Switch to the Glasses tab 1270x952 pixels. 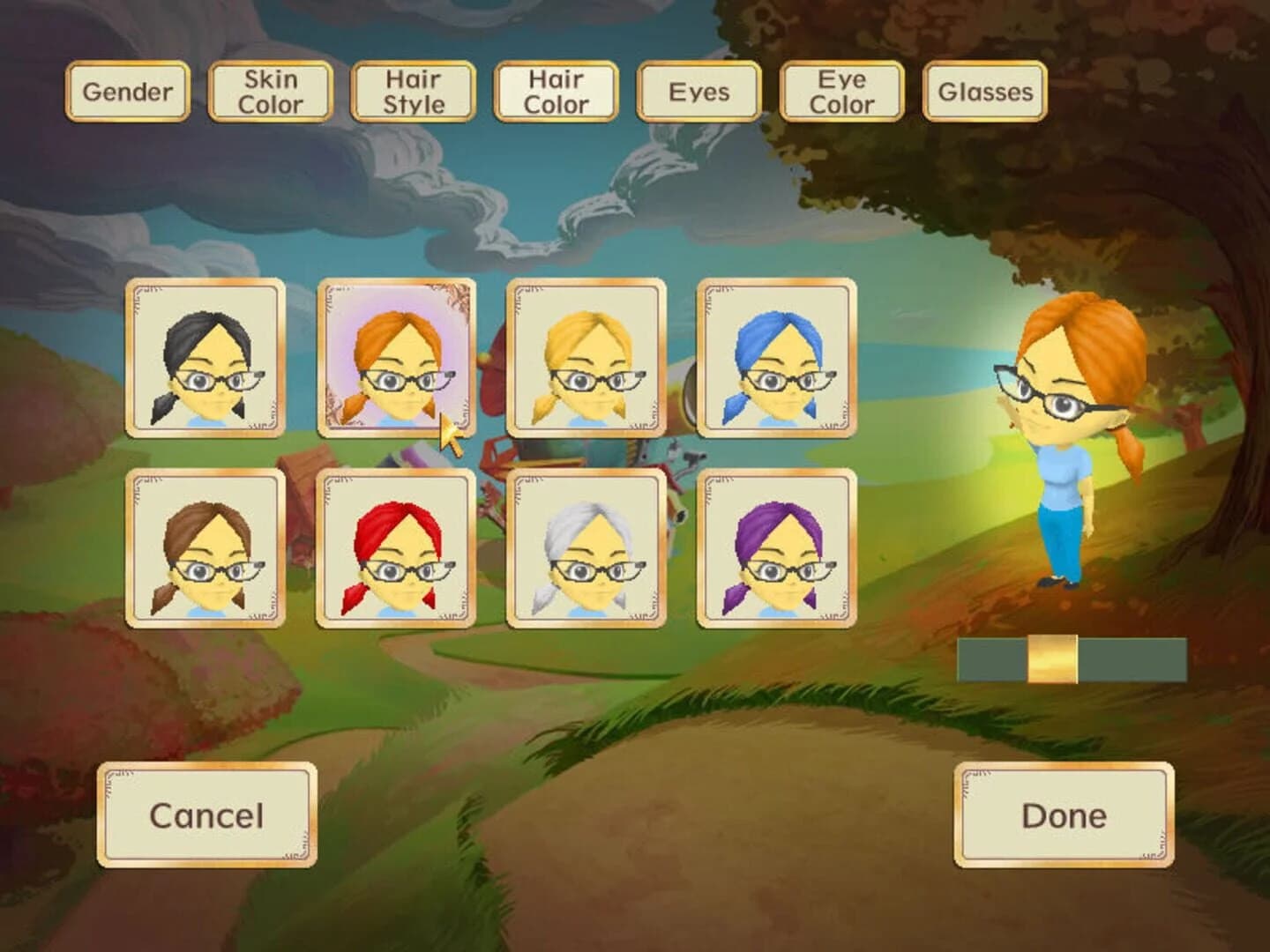pos(985,89)
